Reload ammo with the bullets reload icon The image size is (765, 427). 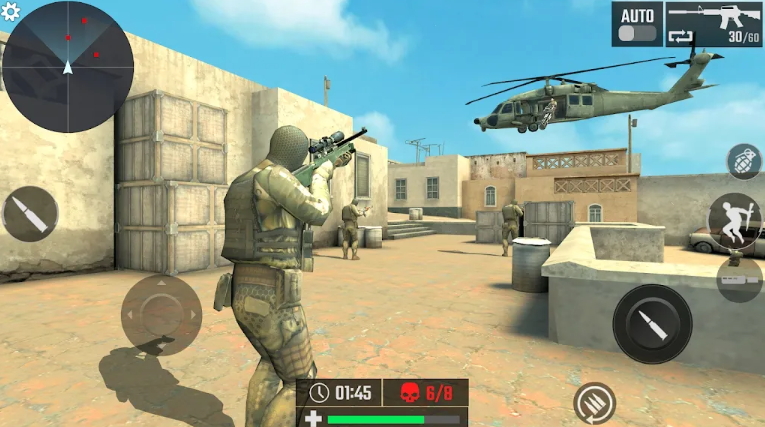pyautogui.click(x=594, y=404)
